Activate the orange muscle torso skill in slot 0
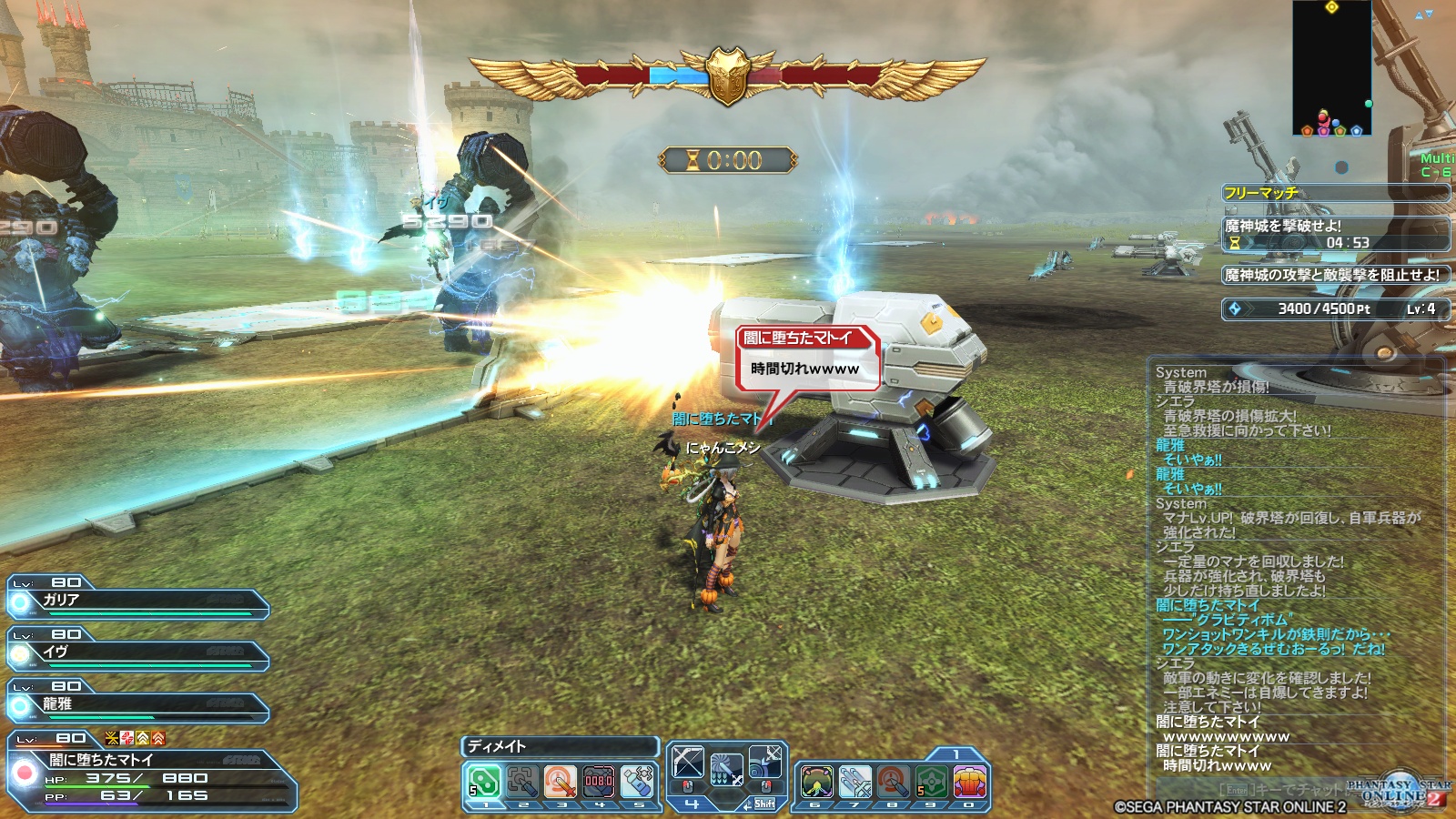This screenshot has width=1456, height=819. (969, 781)
